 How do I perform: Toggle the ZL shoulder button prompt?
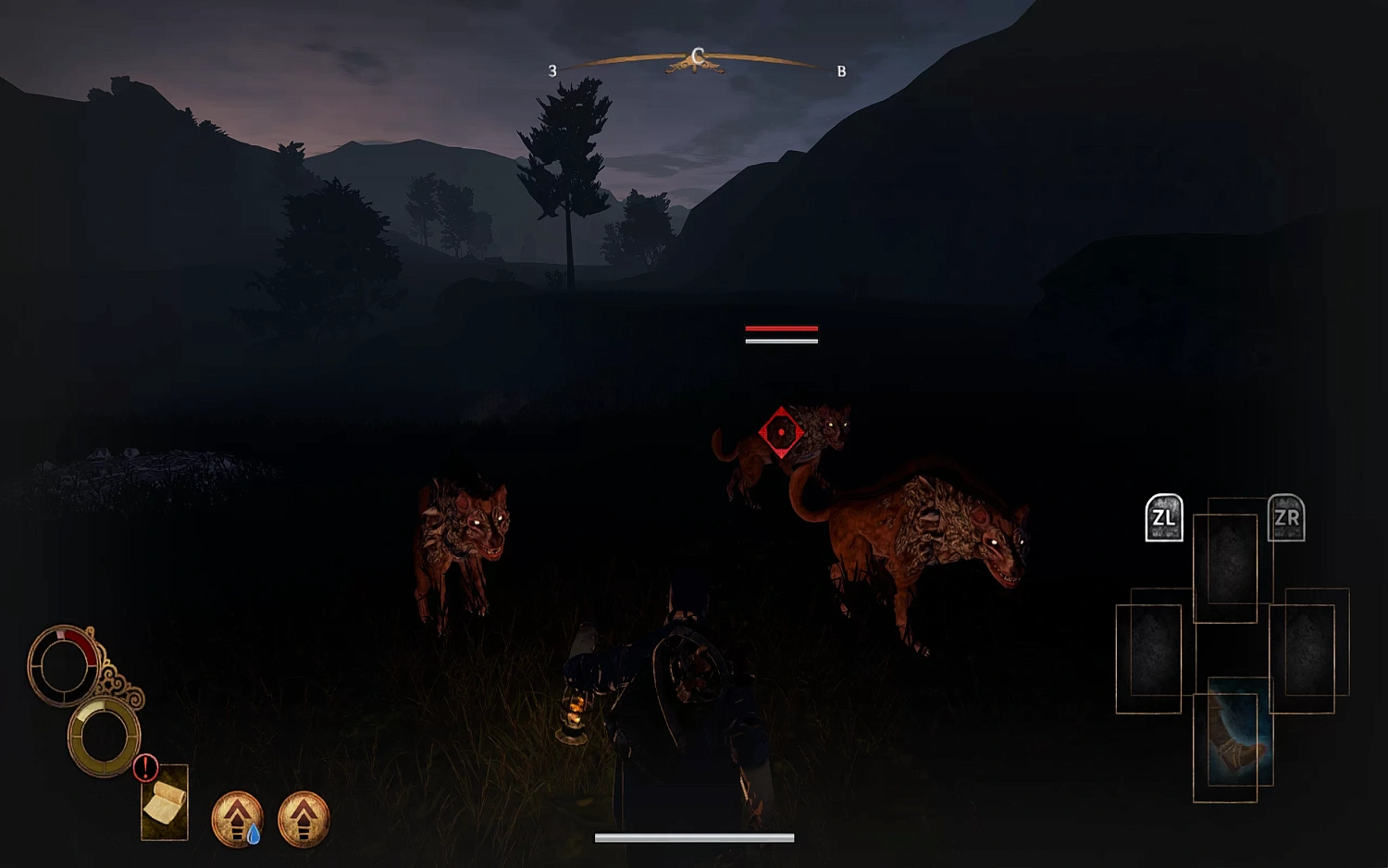(x=1164, y=518)
